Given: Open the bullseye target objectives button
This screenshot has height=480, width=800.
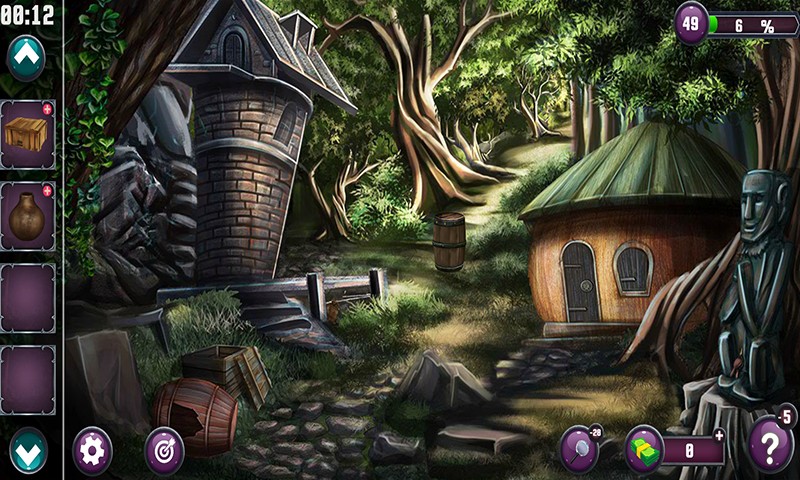Looking at the screenshot, I should coord(164,451).
